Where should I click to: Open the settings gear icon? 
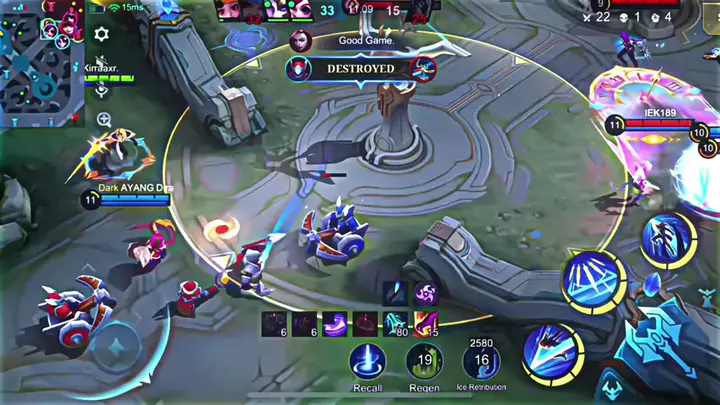click(101, 34)
